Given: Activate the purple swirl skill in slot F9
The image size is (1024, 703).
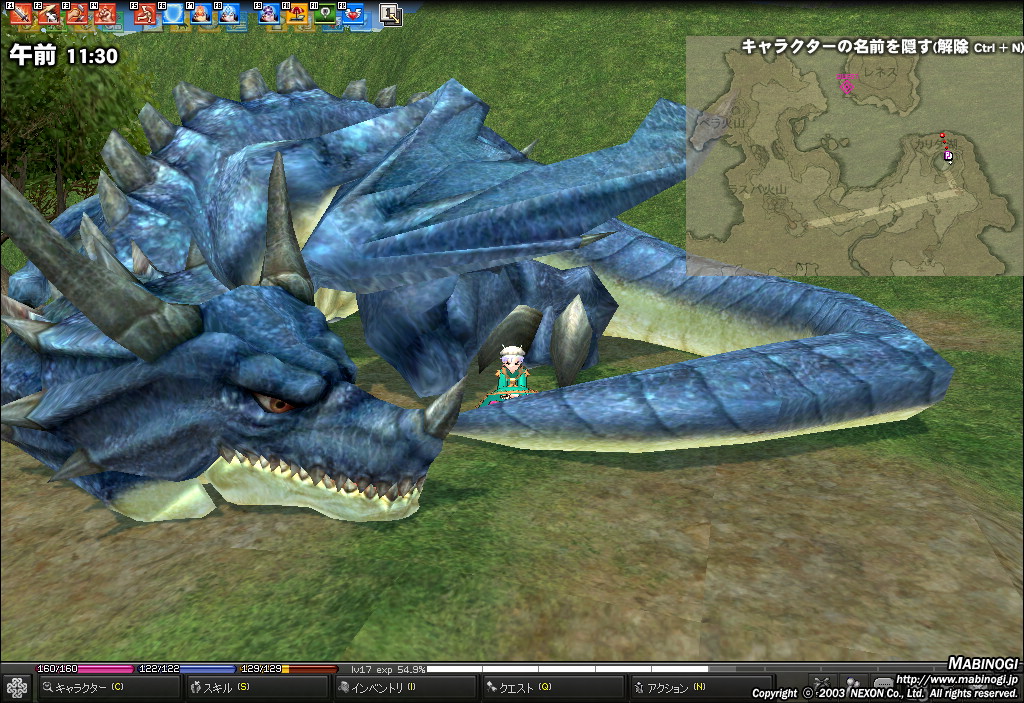Looking at the screenshot, I should [x=268, y=14].
